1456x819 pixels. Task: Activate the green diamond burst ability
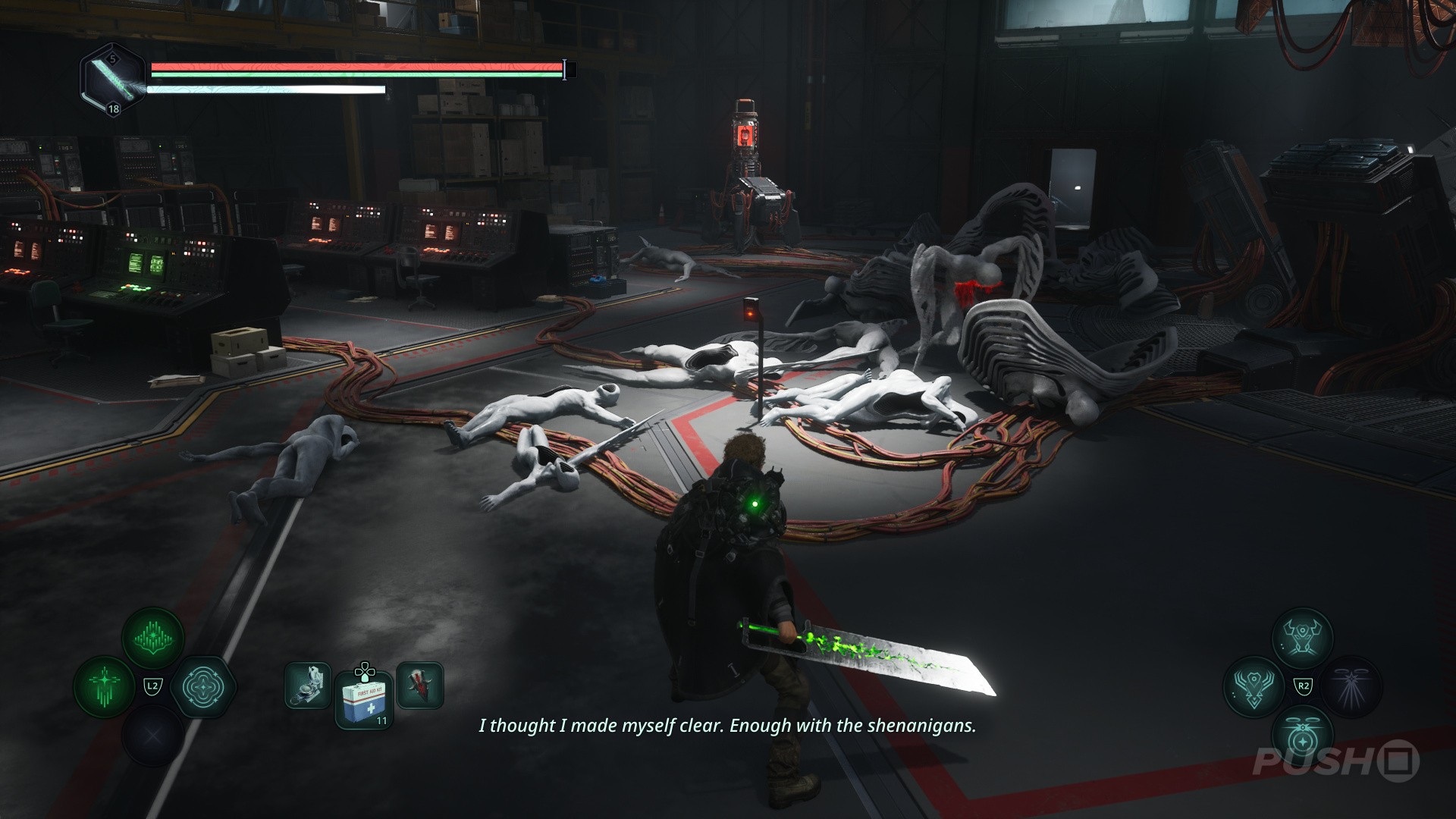pyautogui.click(x=153, y=639)
